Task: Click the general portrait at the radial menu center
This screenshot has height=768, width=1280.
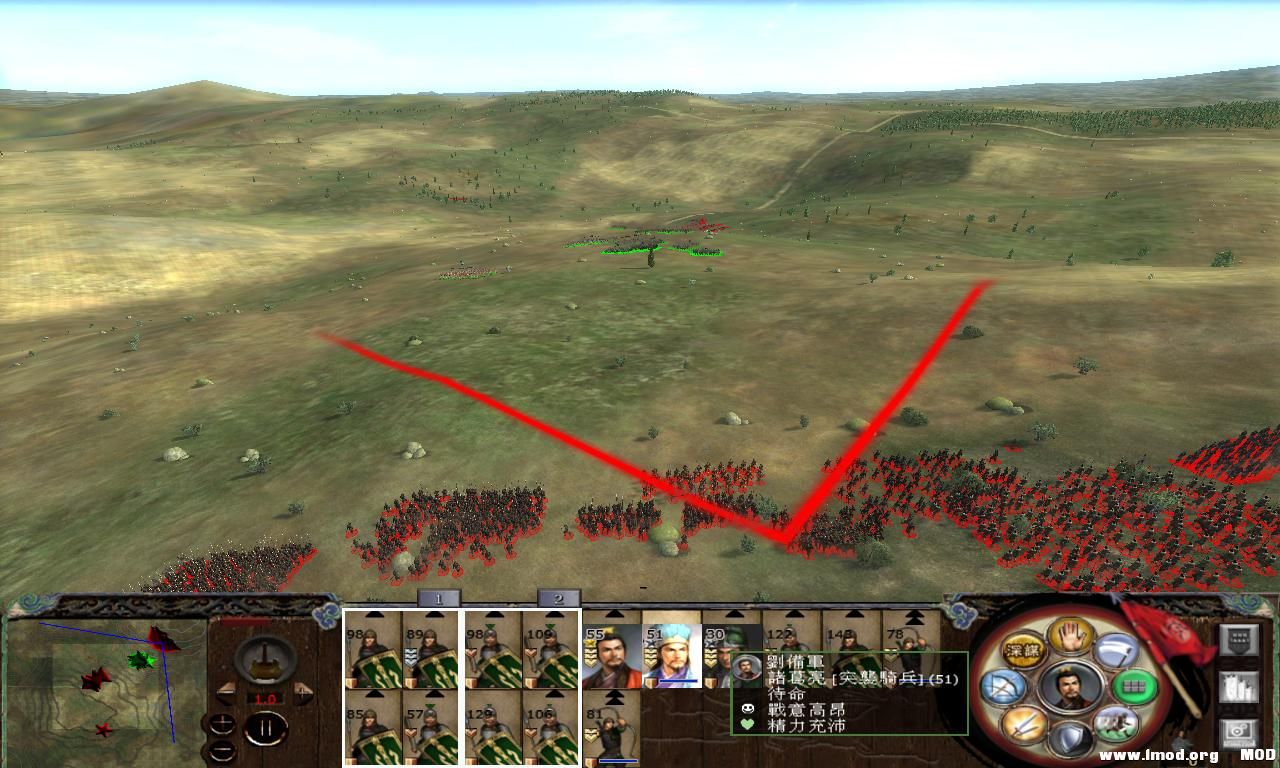Action: click(x=1071, y=689)
